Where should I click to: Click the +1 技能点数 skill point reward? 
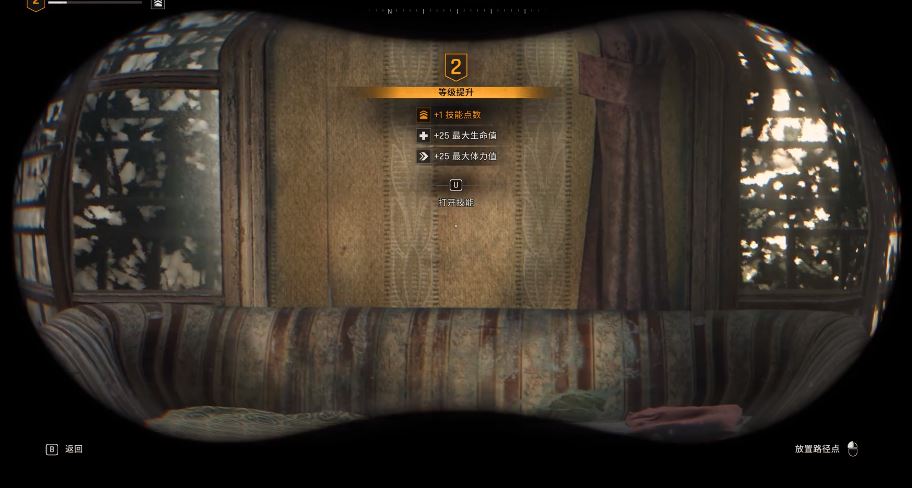456,115
